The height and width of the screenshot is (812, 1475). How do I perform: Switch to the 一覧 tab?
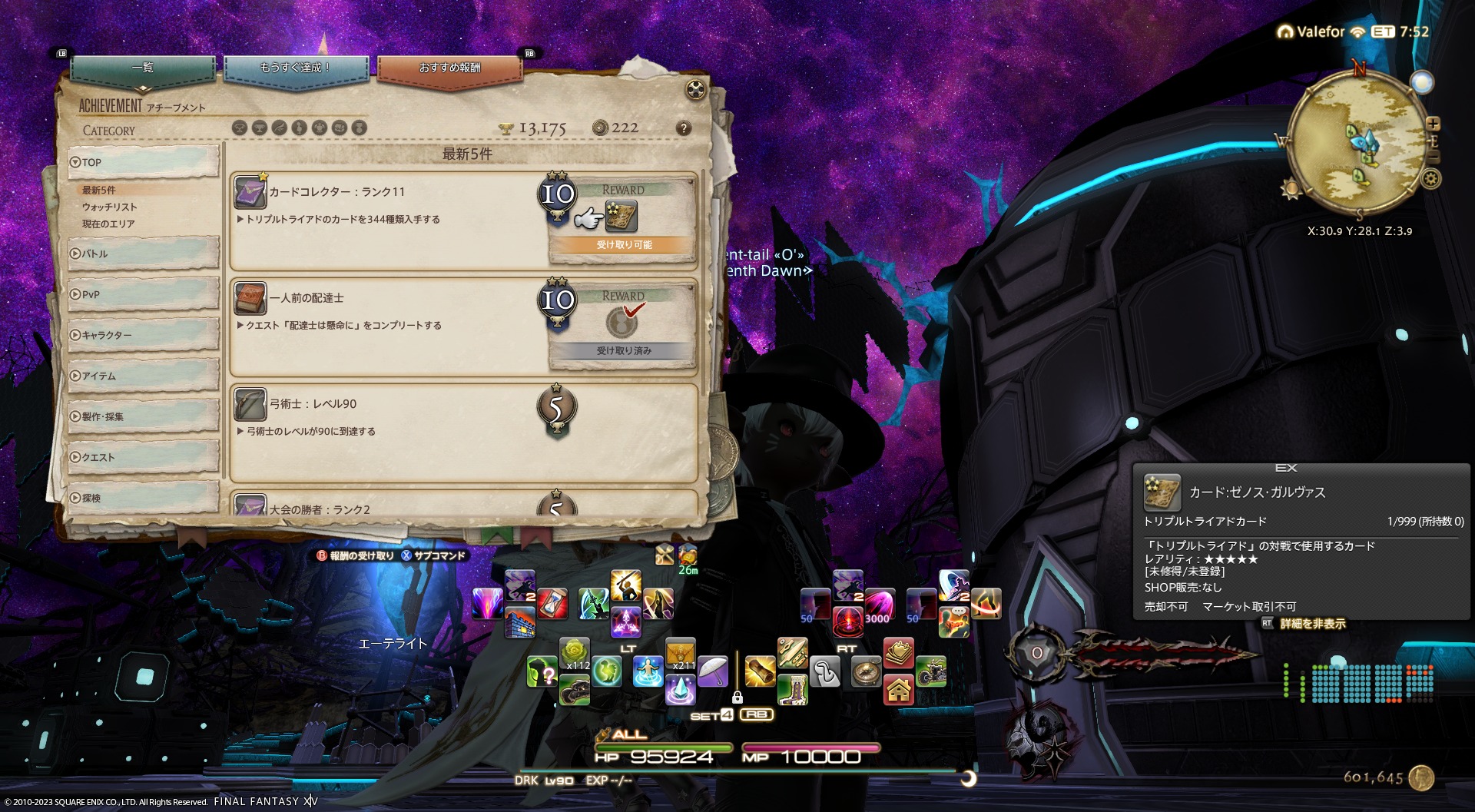click(x=143, y=68)
